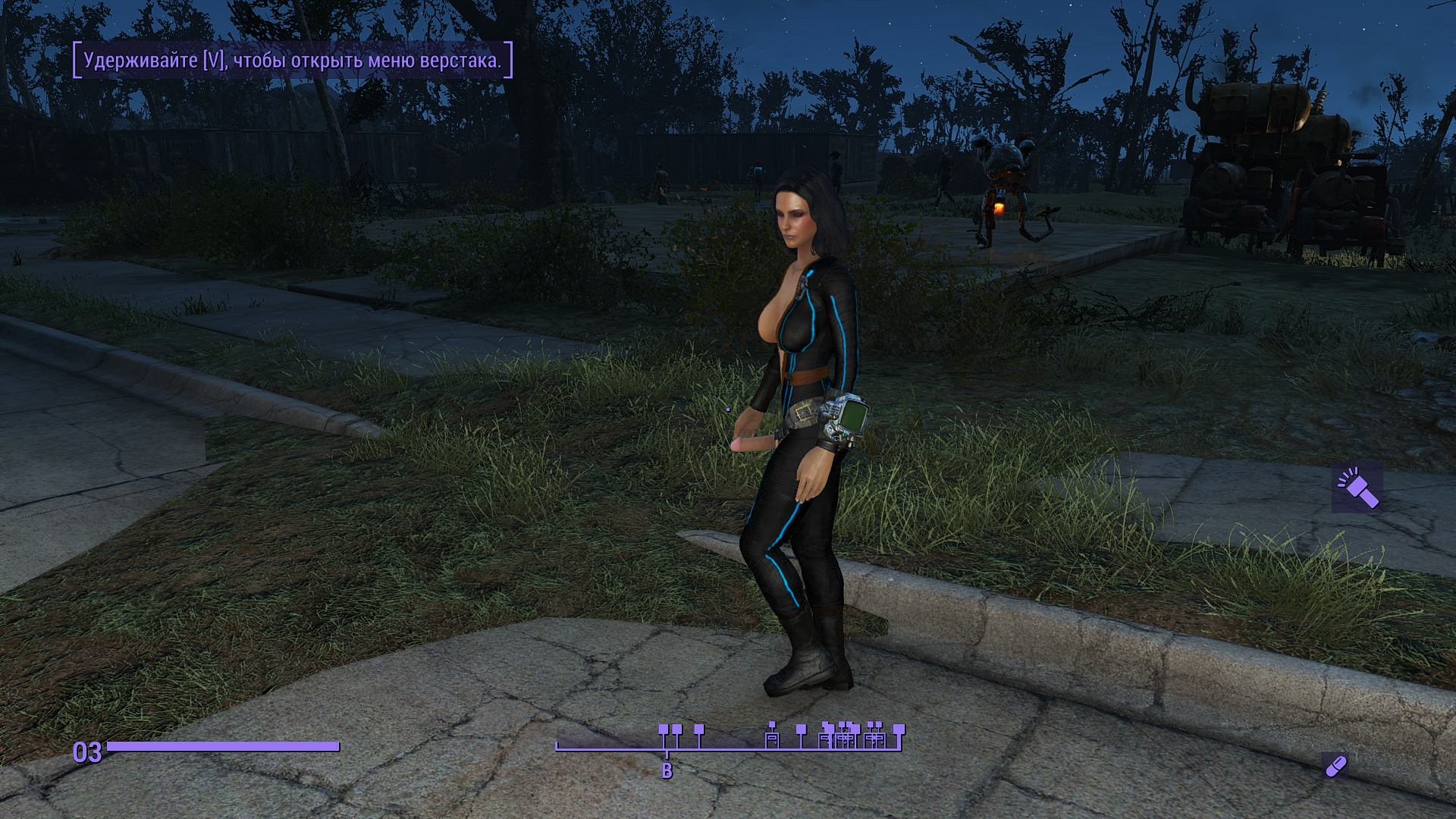Click the compass bar with location markers

[x=728, y=739]
